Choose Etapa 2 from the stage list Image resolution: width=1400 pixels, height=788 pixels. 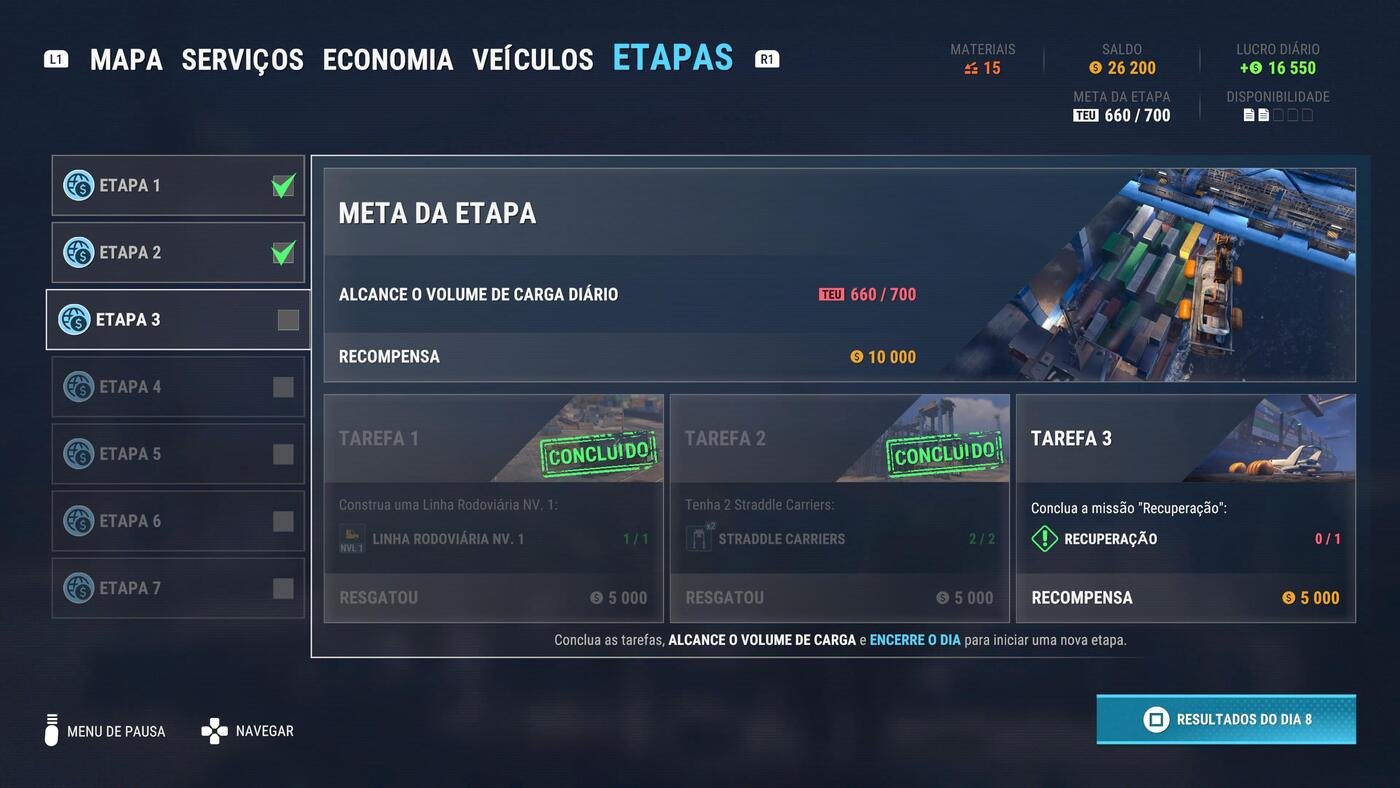(x=178, y=253)
